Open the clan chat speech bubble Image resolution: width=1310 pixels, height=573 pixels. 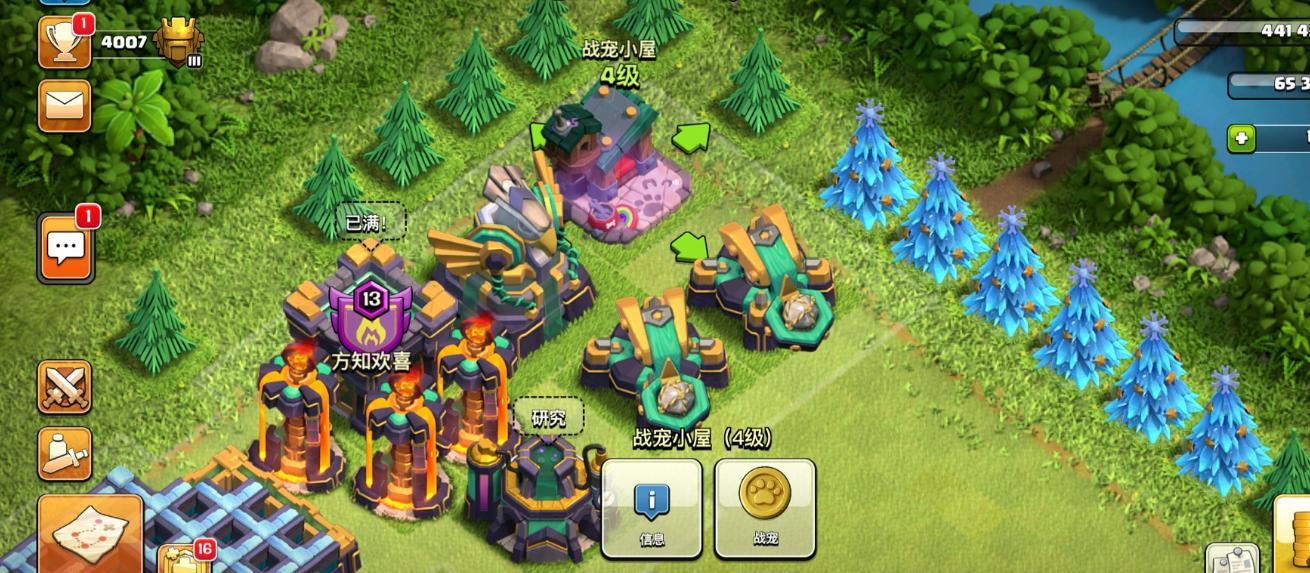66,247
